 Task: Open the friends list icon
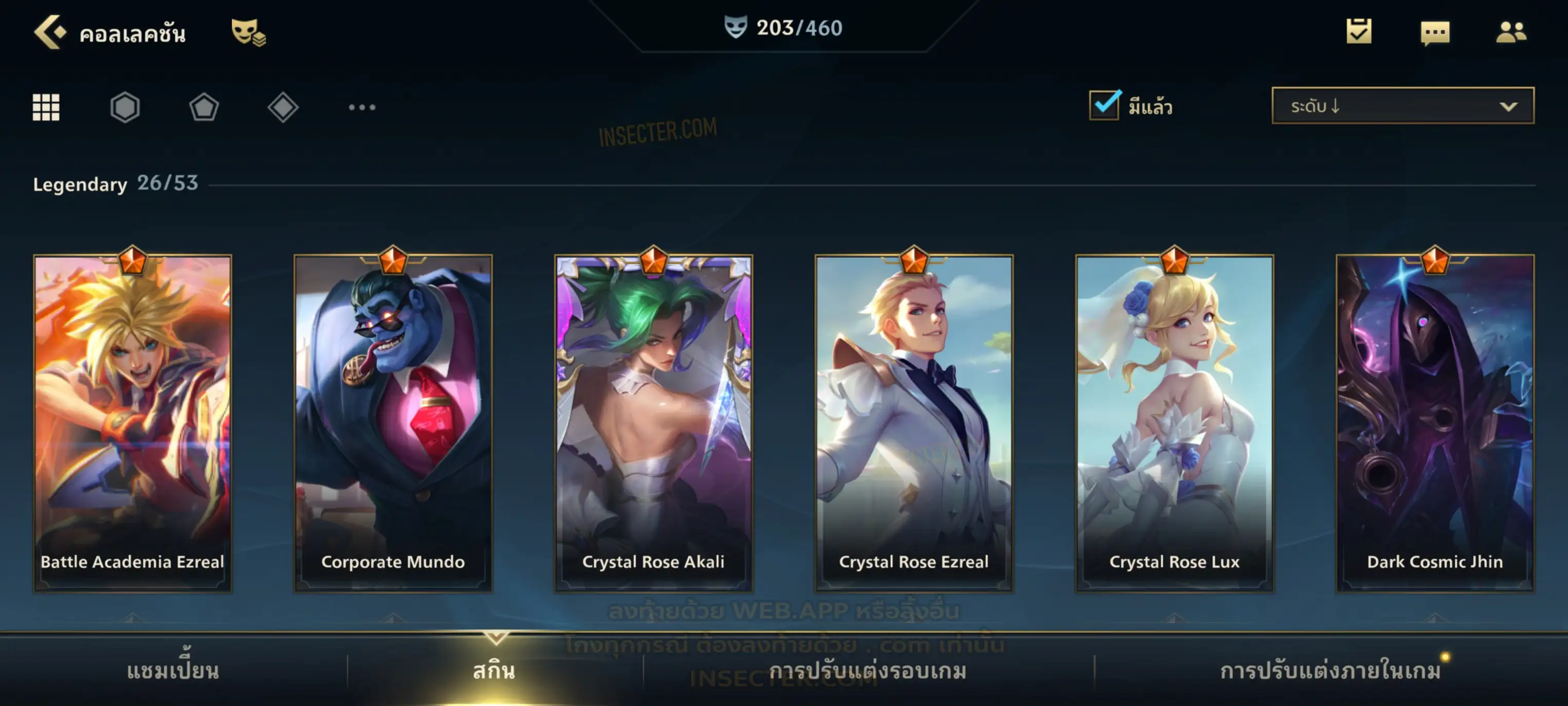tap(1510, 32)
